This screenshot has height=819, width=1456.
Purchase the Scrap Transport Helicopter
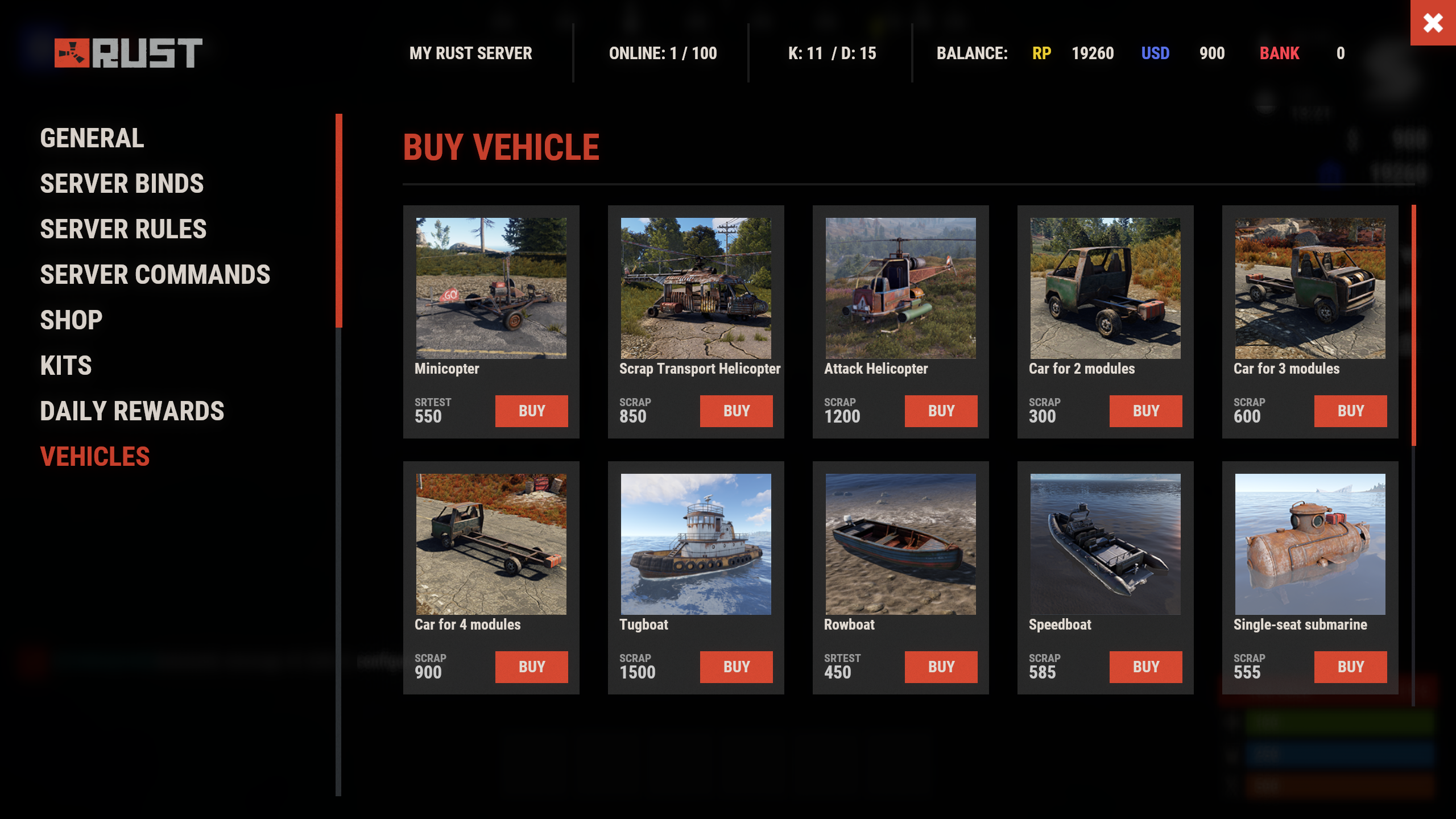tap(736, 411)
